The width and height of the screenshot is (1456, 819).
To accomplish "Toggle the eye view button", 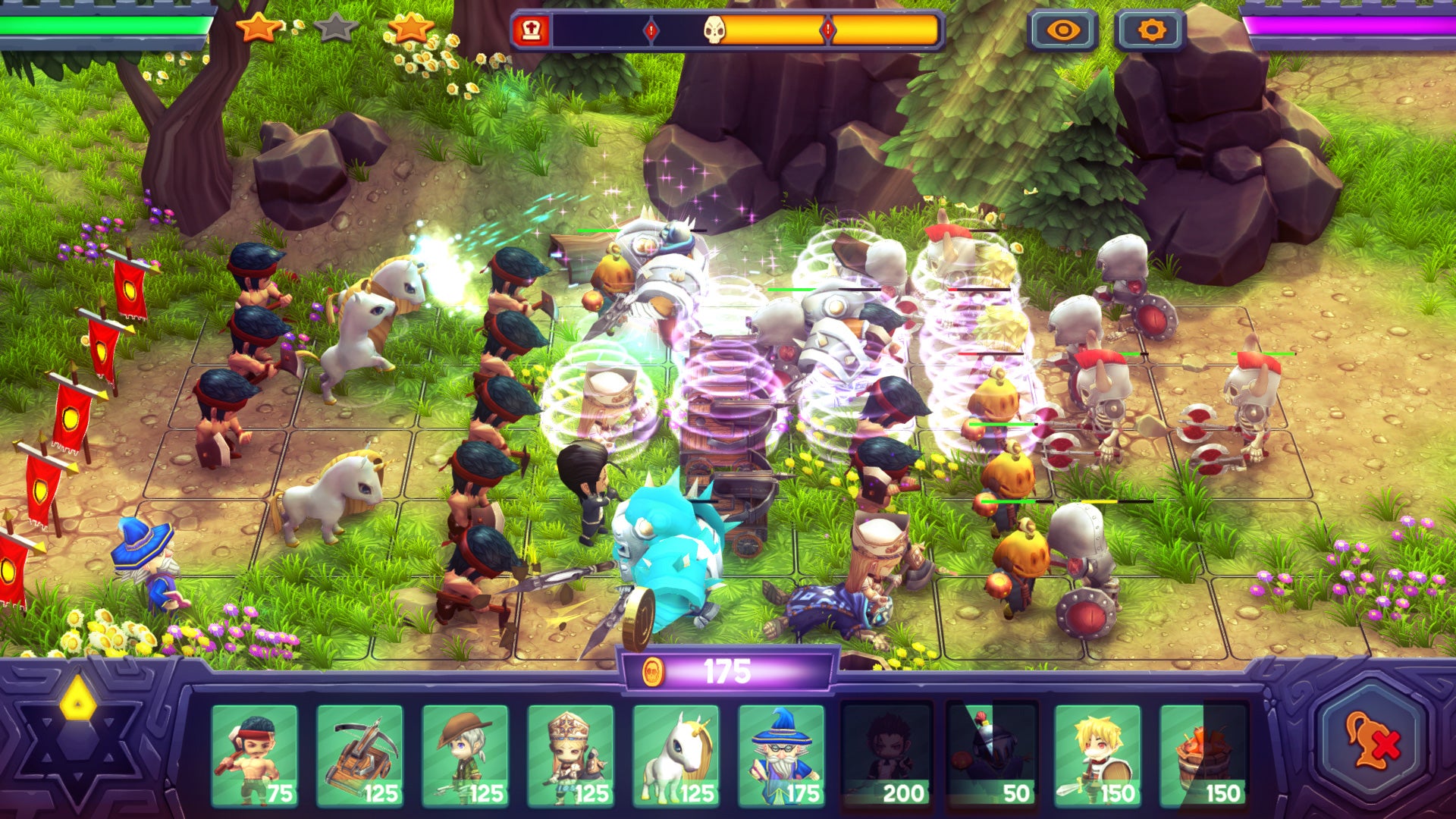I will [x=1062, y=30].
